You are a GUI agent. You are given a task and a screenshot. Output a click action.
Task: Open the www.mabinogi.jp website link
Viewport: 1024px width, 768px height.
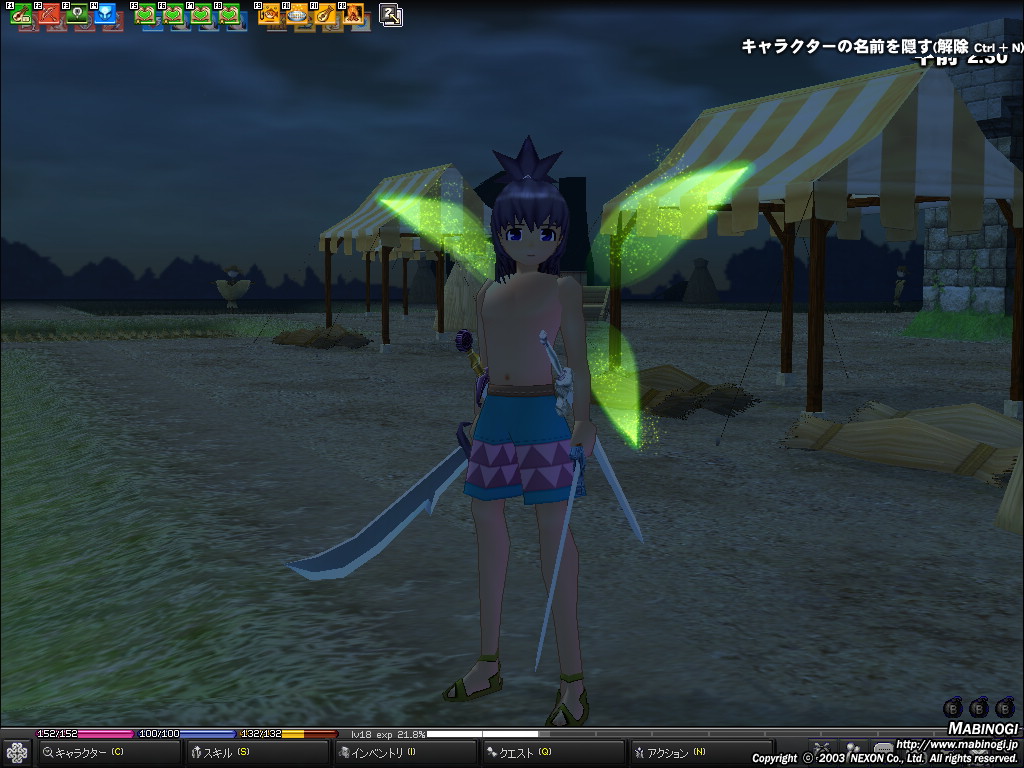[956, 744]
